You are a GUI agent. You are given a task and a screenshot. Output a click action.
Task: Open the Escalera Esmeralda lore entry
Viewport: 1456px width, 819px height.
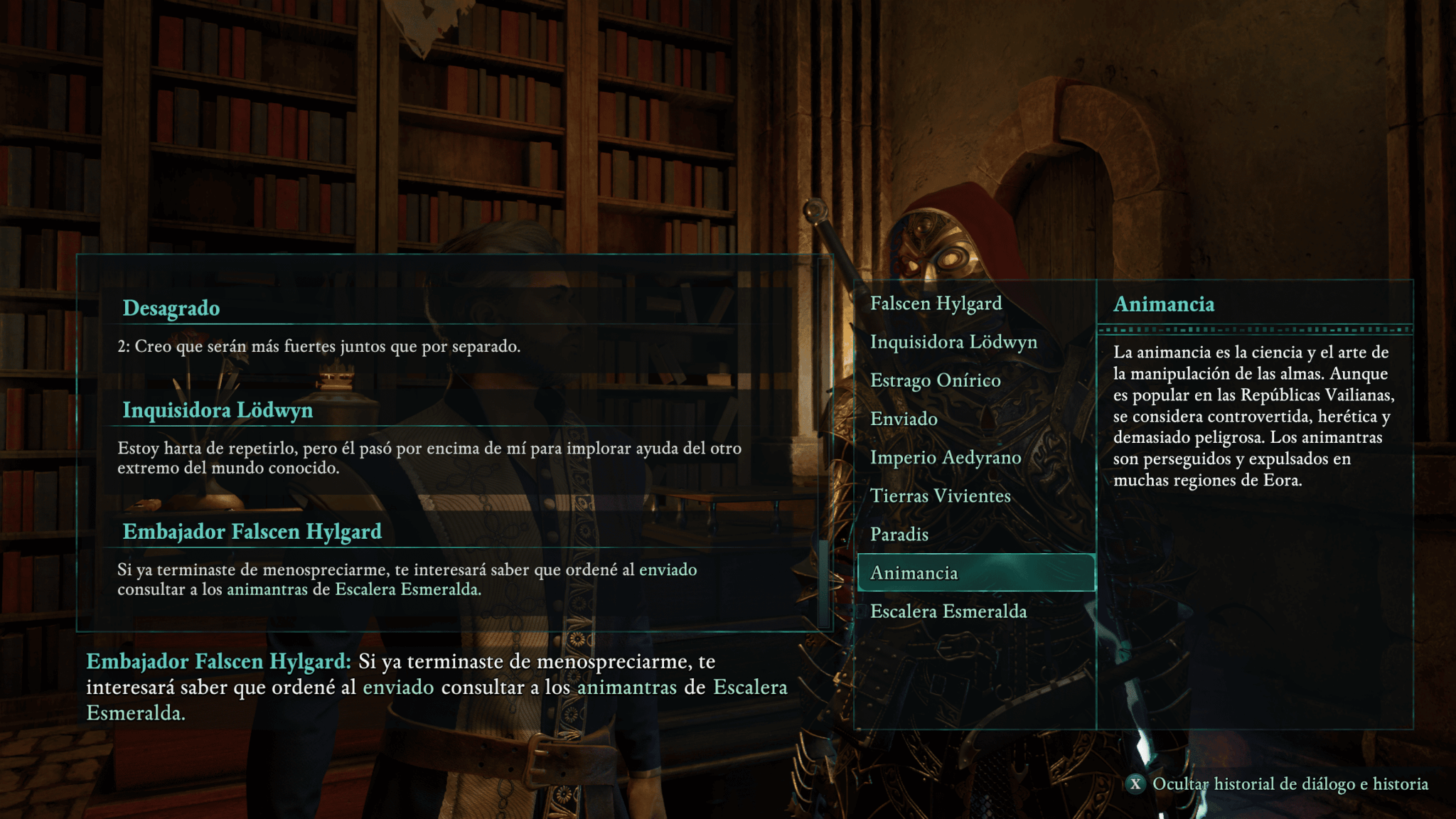click(948, 611)
